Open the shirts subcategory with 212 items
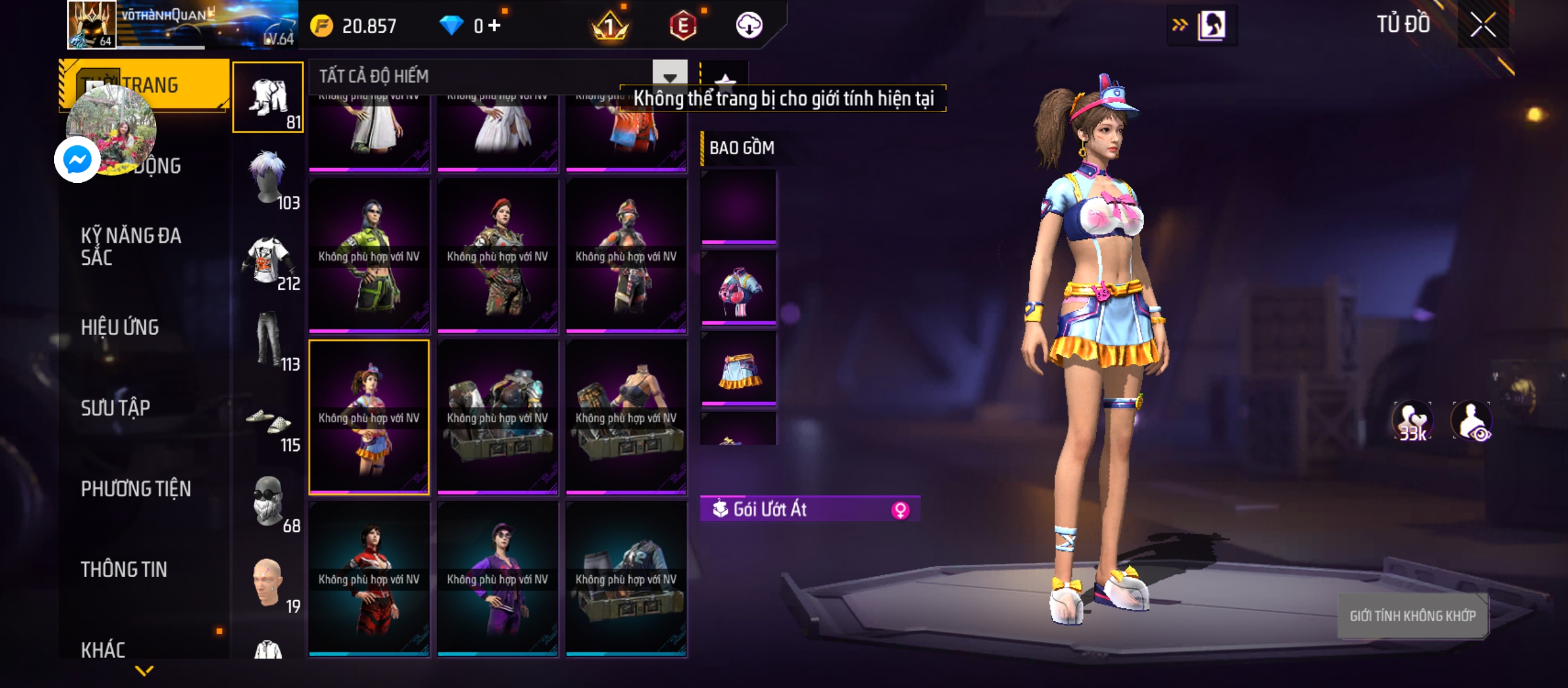The width and height of the screenshot is (1568, 688). (268, 259)
